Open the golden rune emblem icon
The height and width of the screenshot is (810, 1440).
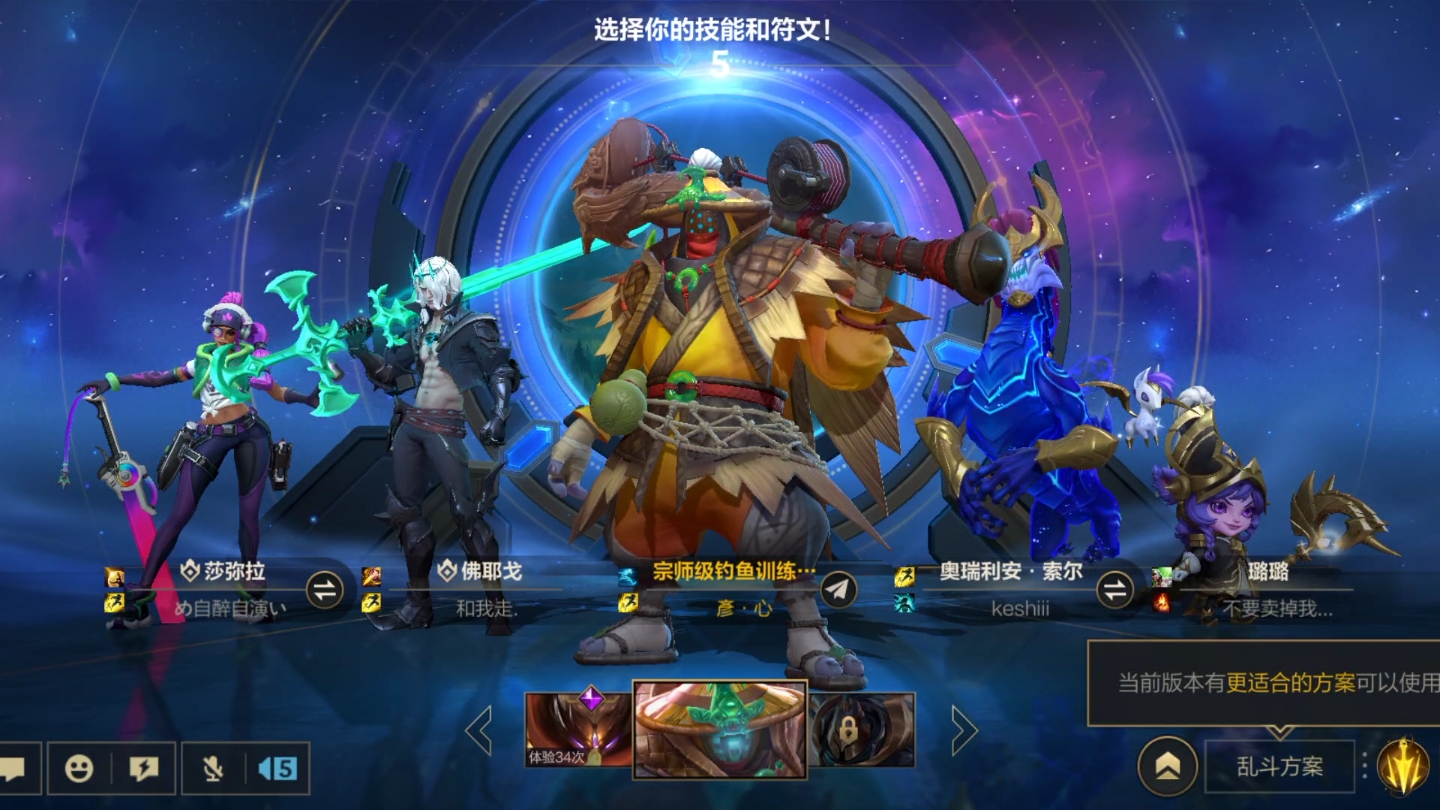coord(1403,767)
